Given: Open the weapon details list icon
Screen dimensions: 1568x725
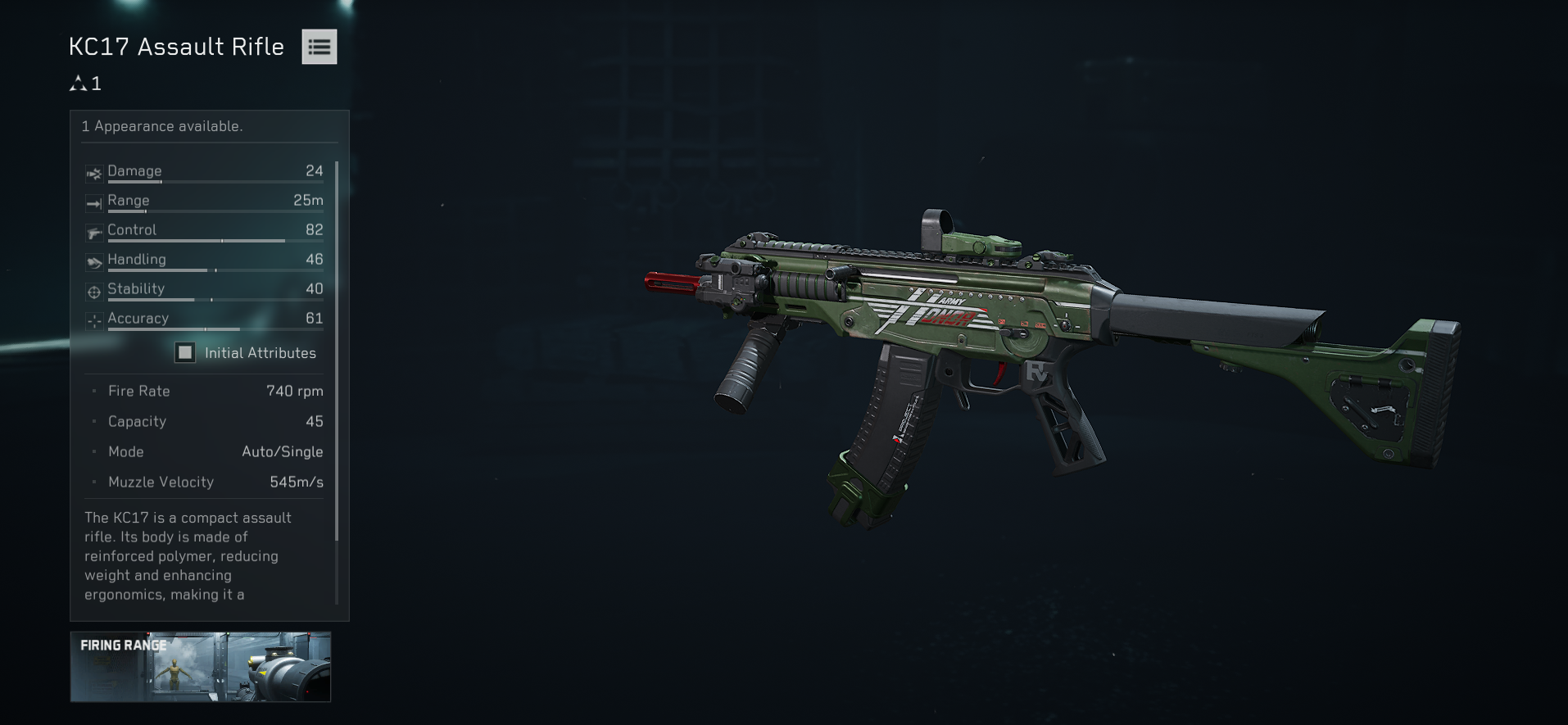Looking at the screenshot, I should (319, 47).
